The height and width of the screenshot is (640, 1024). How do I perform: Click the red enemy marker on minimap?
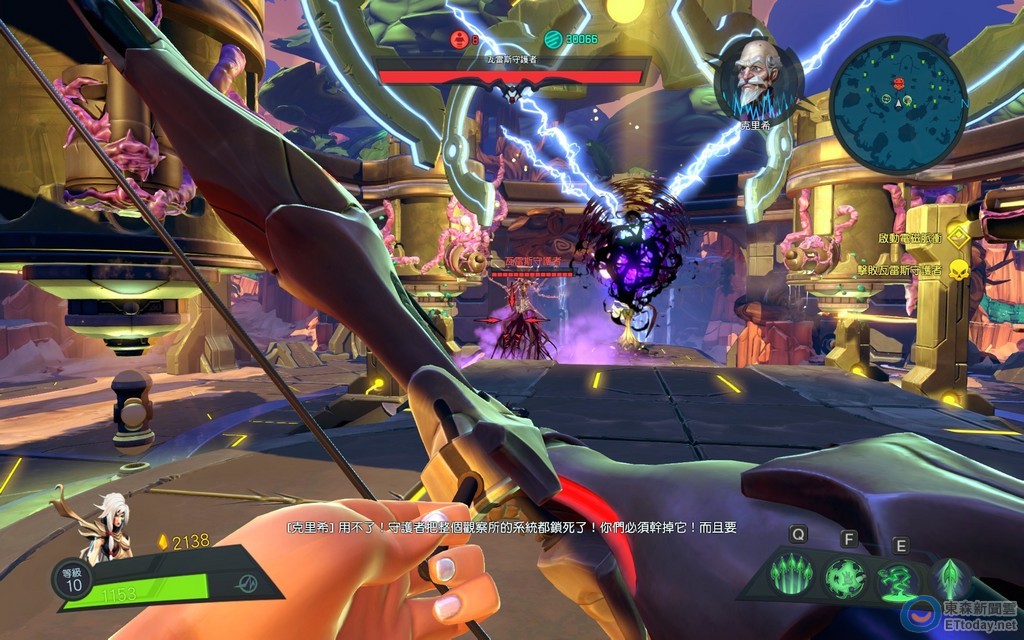pyautogui.click(x=898, y=82)
